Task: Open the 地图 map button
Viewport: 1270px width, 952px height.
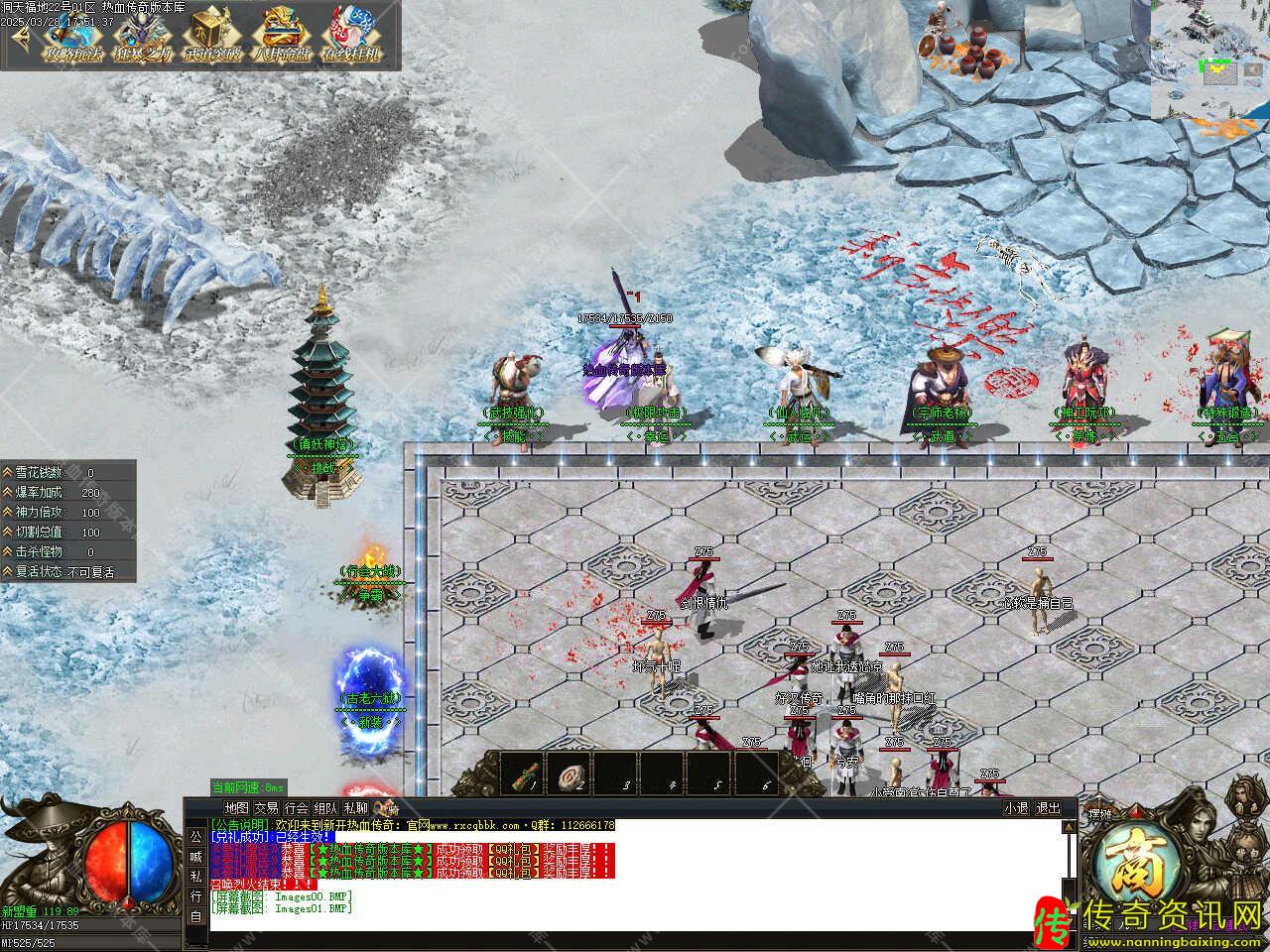Action: click(236, 808)
